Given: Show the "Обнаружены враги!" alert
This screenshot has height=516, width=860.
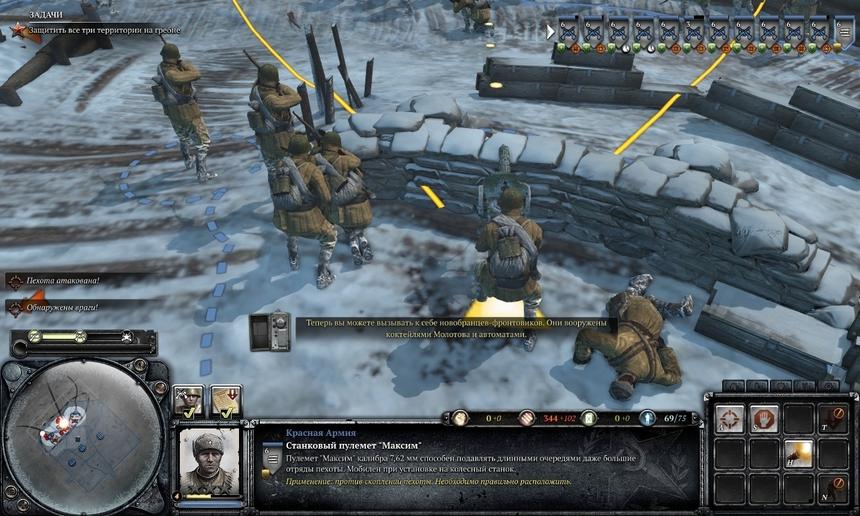Looking at the screenshot, I should (x=55, y=307).
